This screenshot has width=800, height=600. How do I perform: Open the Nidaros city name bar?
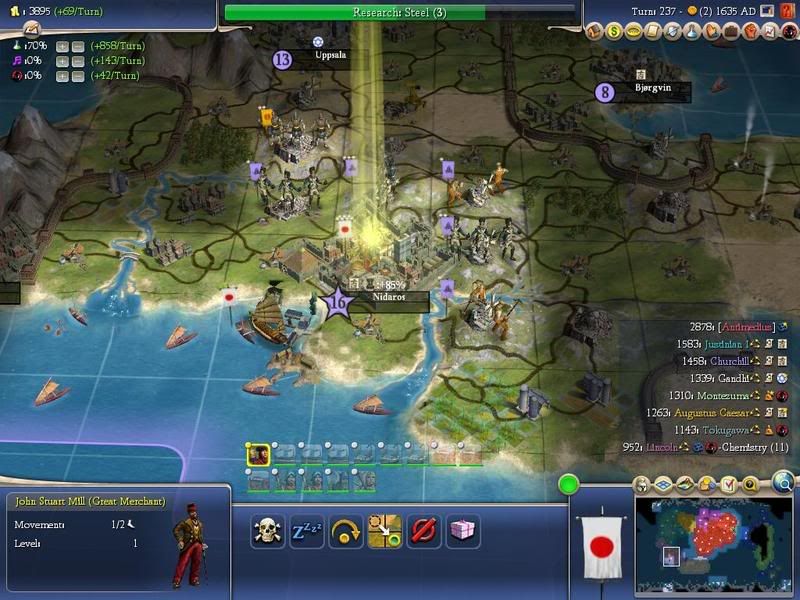point(388,299)
